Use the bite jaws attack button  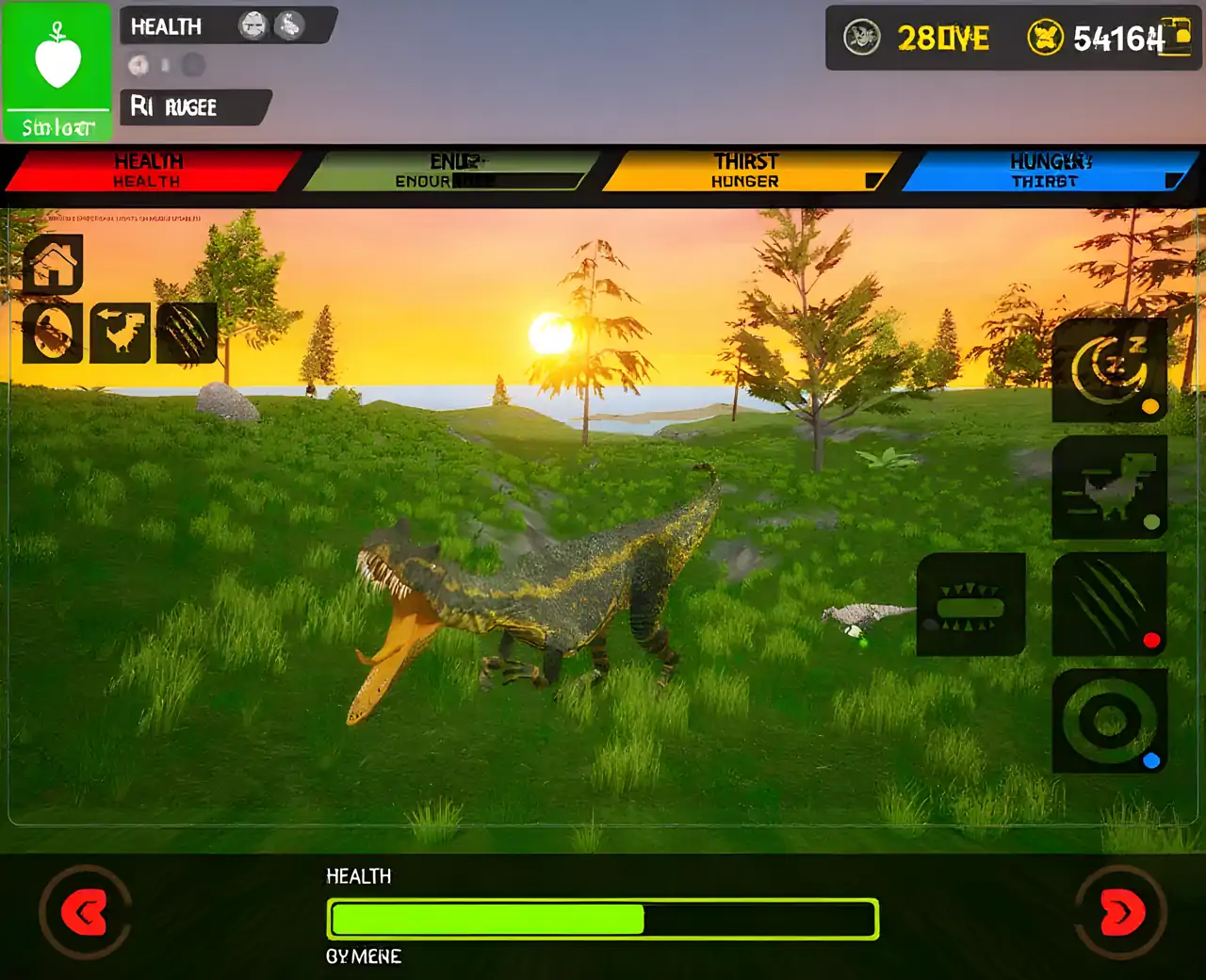coord(971,604)
